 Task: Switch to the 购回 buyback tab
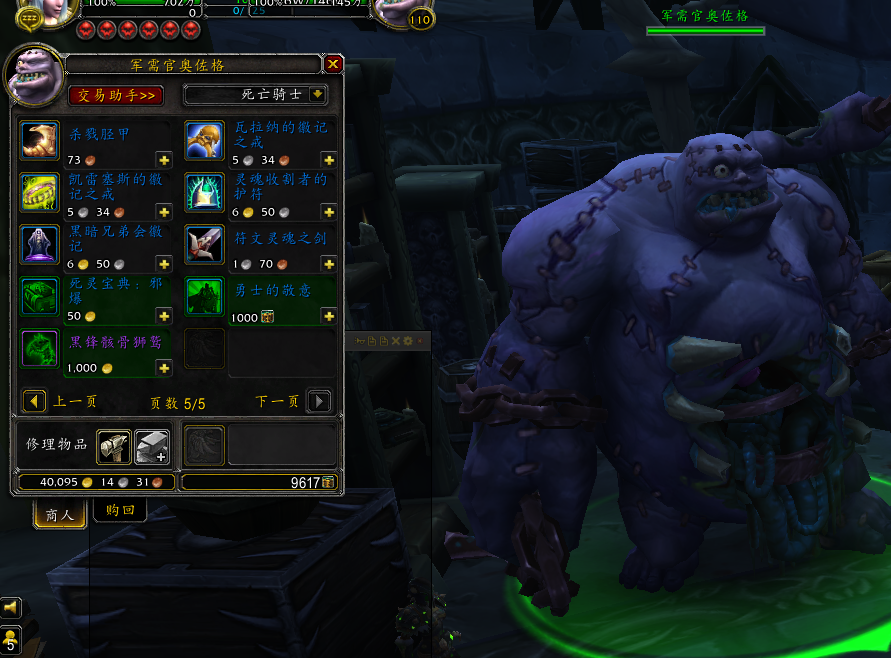(120, 510)
